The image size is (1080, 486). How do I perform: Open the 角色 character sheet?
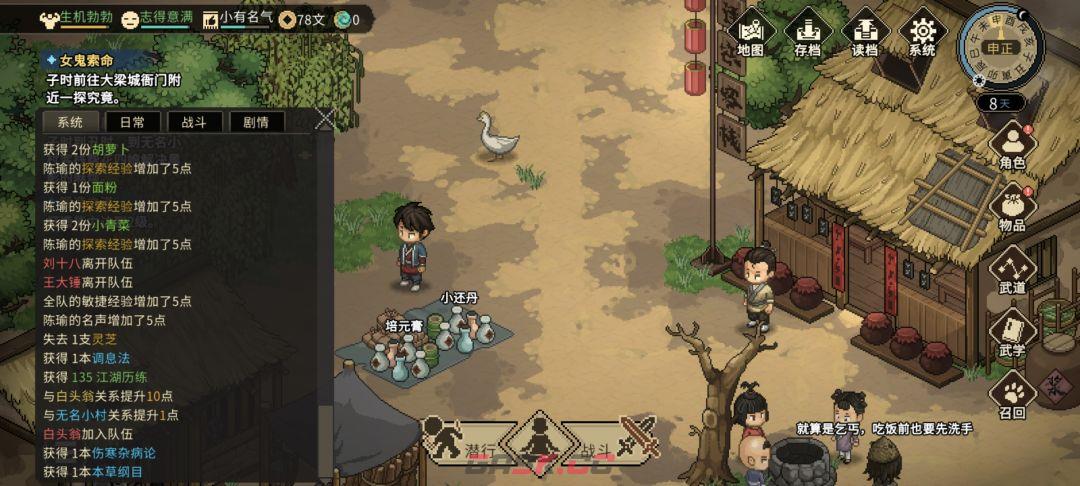1012,146
